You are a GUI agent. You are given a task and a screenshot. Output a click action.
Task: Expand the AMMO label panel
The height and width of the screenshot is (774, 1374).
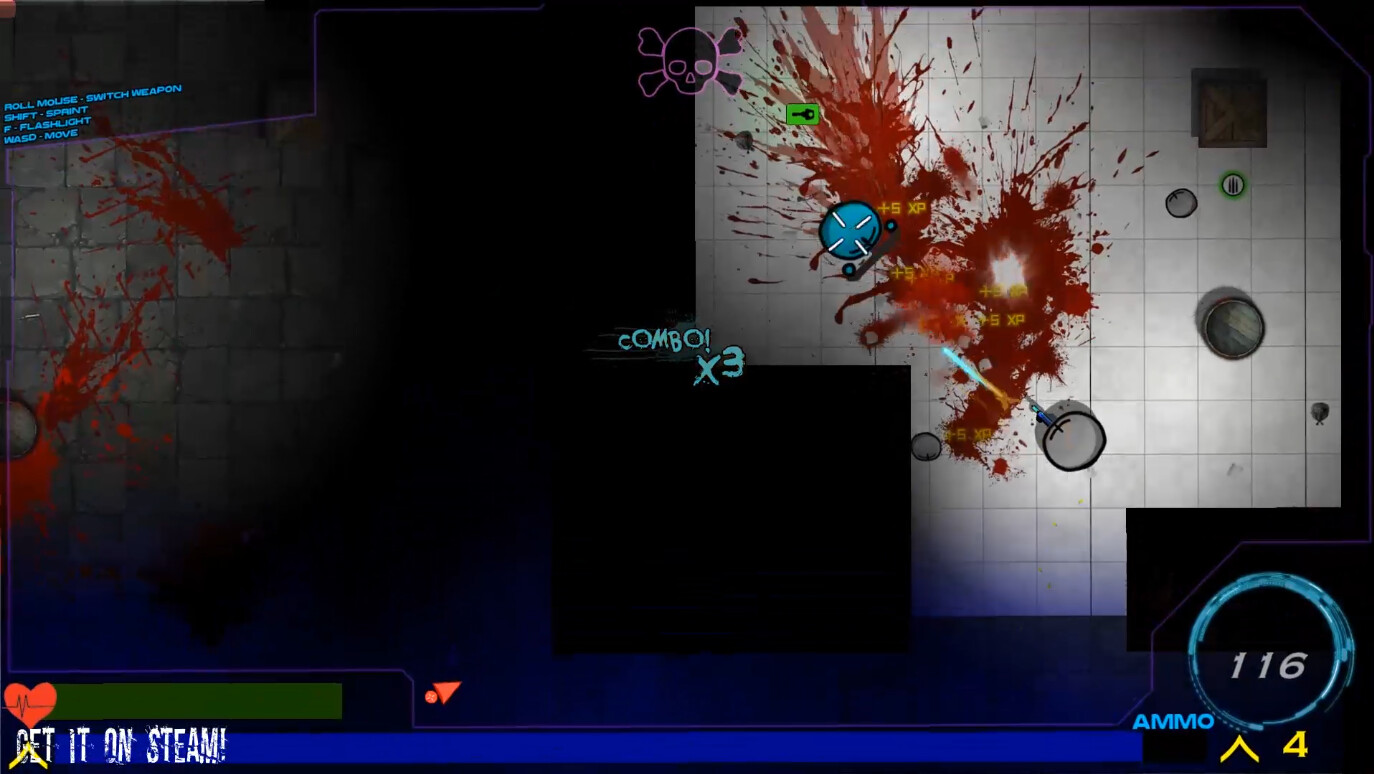tap(1173, 720)
